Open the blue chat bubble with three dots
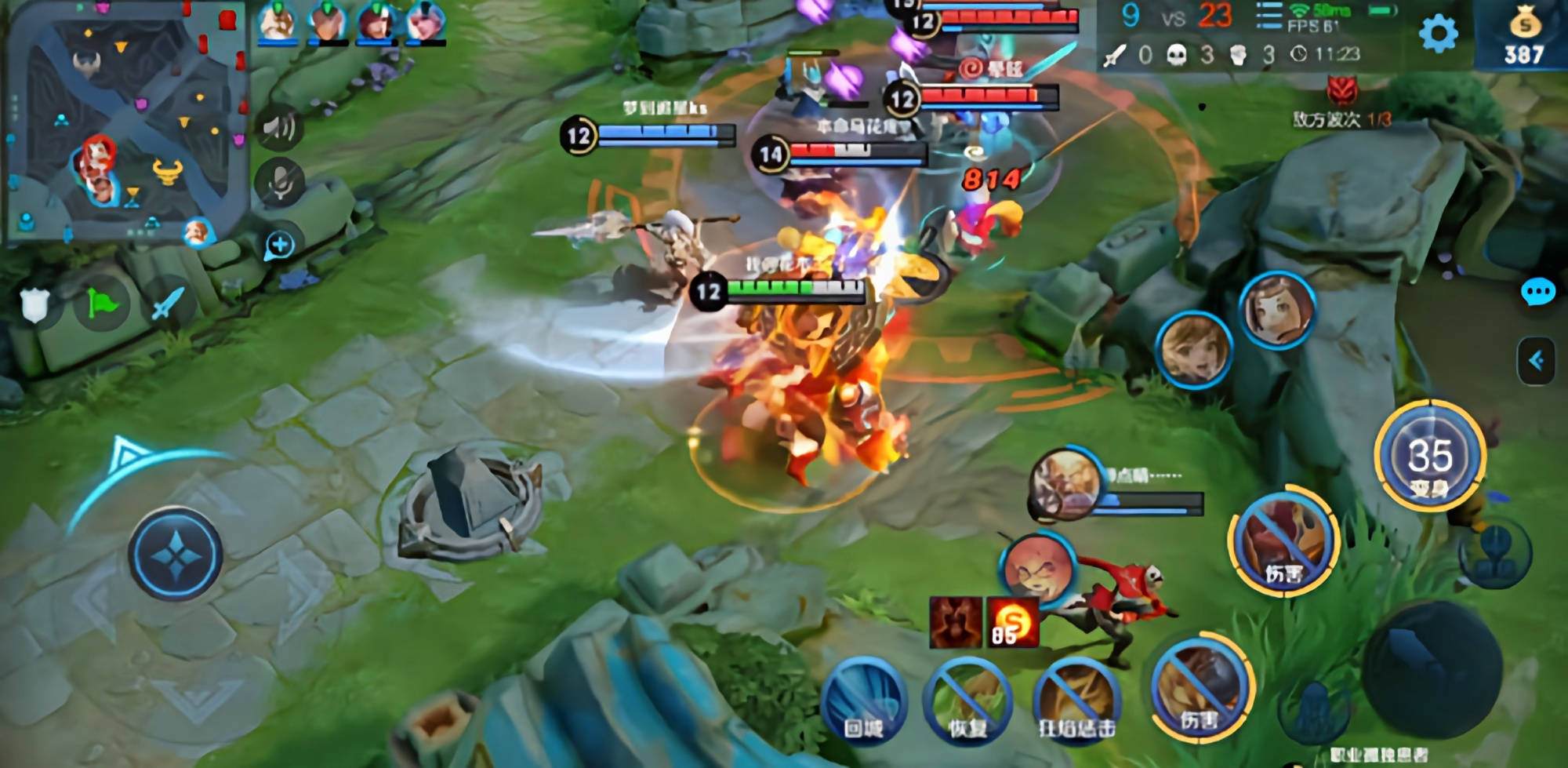The width and height of the screenshot is (1568, 768). 1537,293
